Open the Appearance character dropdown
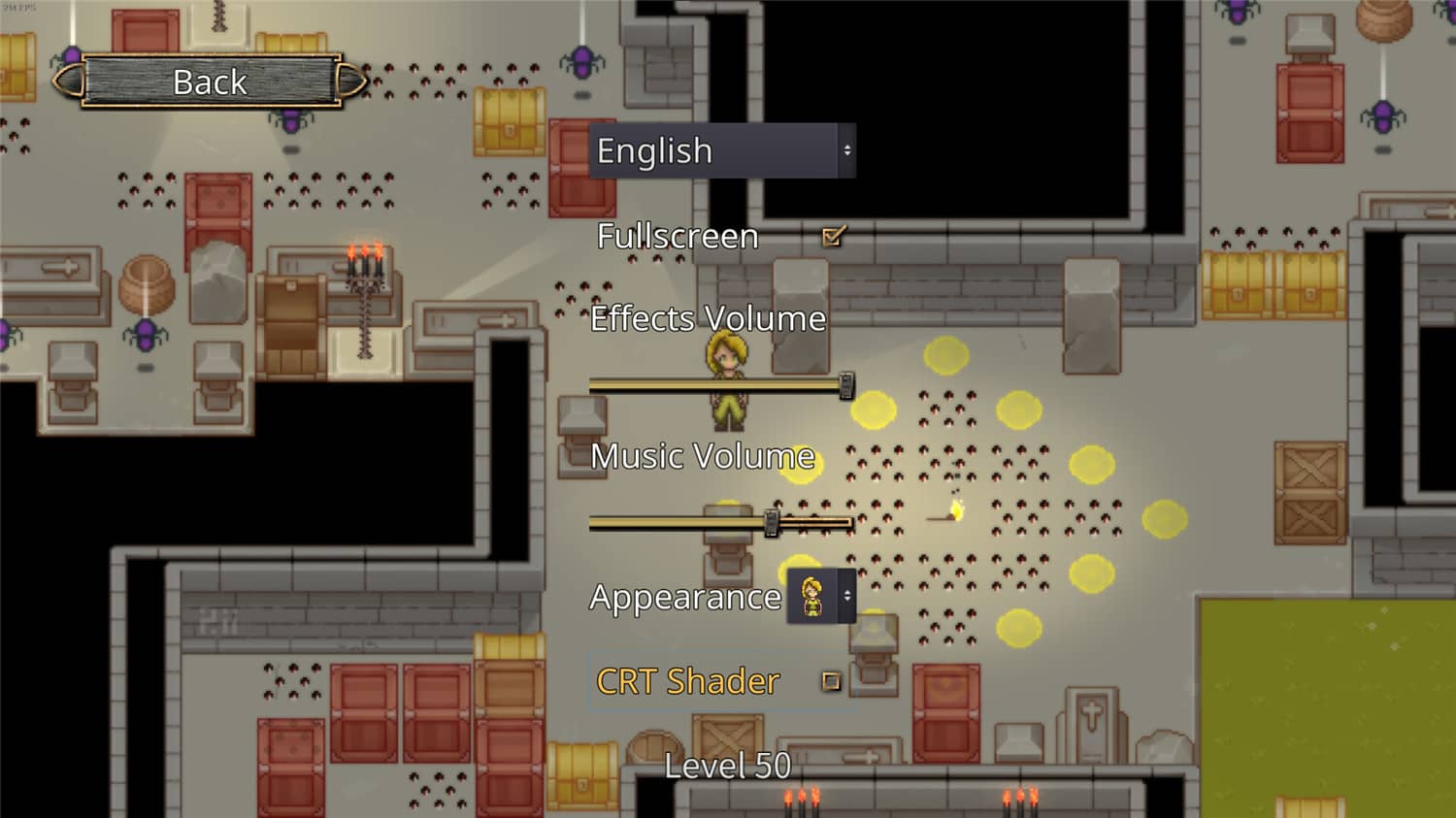Screen dimensions: 1456x818 click(x=821, y=596)
